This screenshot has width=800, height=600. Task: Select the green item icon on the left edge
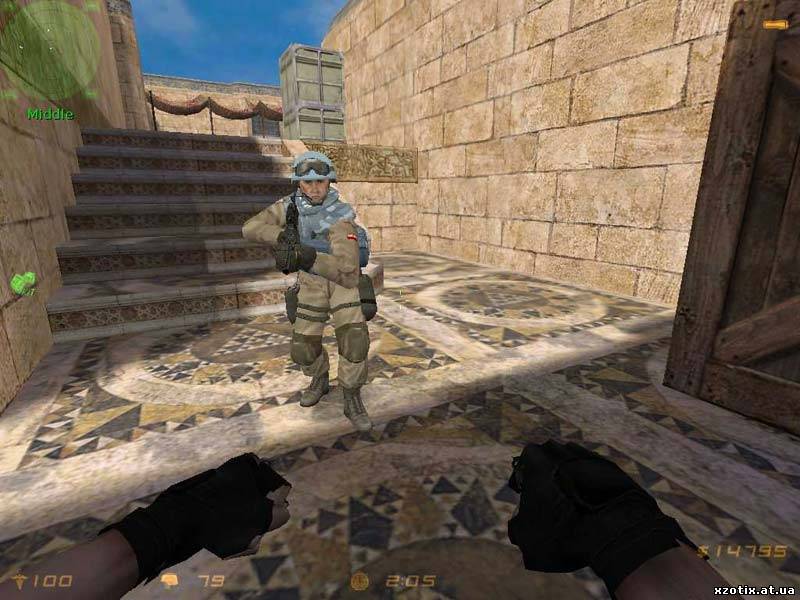point(23,283)
